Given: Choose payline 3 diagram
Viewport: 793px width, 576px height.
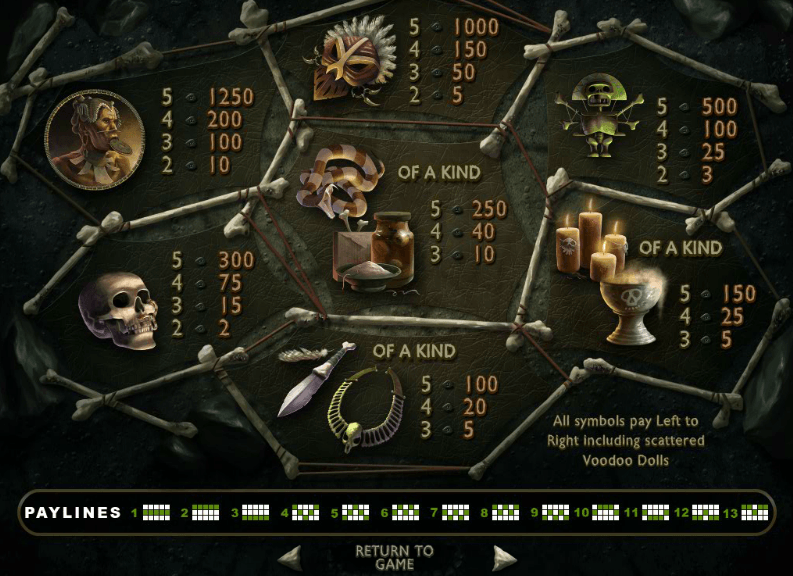Looking at the screenshot, I should pyautogui.click(x=256, y=513).
